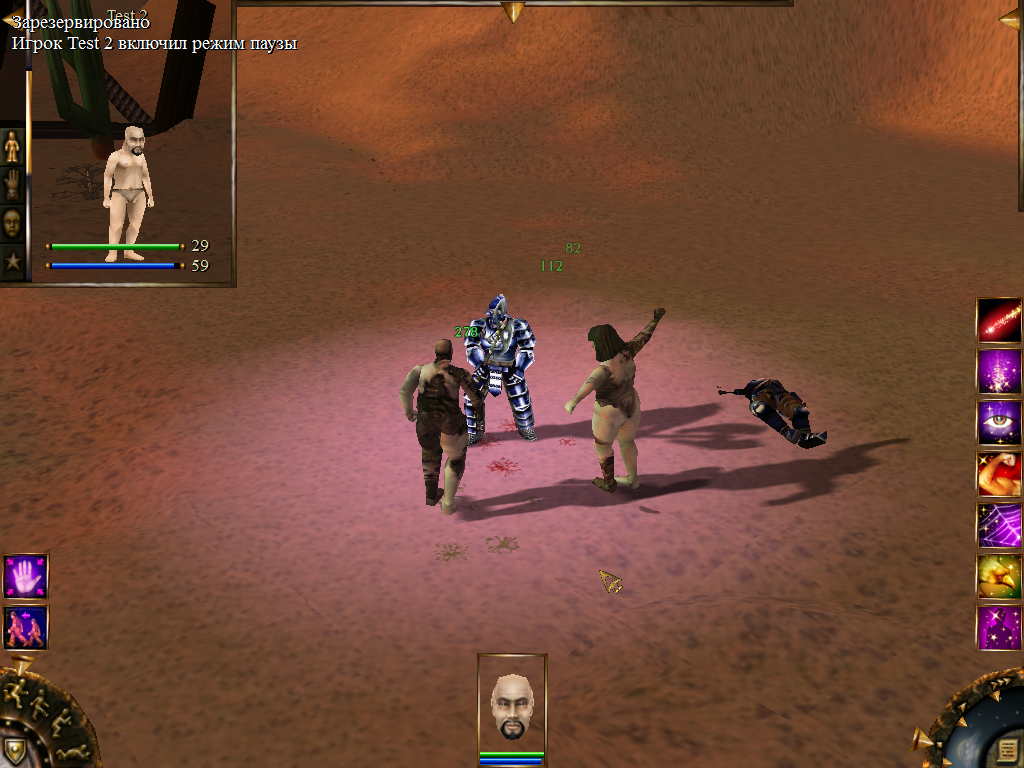Use the flexed muscle arm spell
Viewport: 1024px width, 768px height.
coord(999,474)
